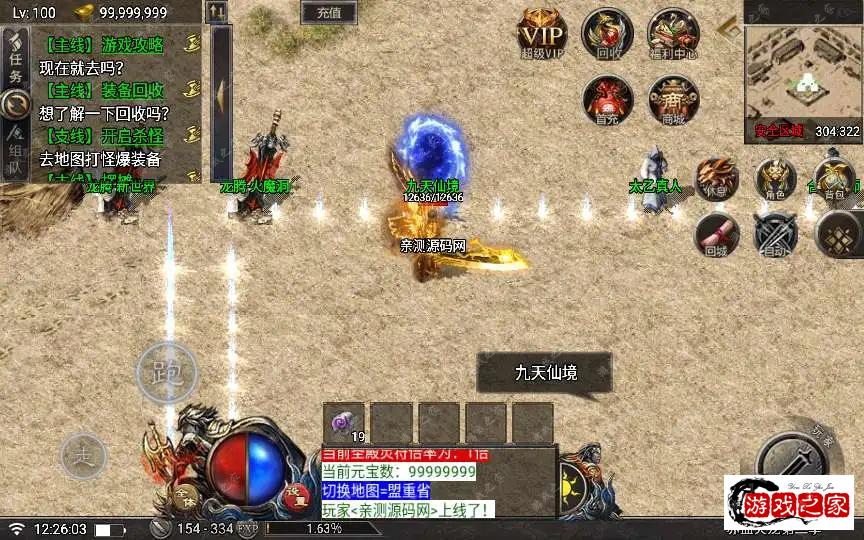
Task: Tap the 跑 run button
Action: tap(166, 374)
